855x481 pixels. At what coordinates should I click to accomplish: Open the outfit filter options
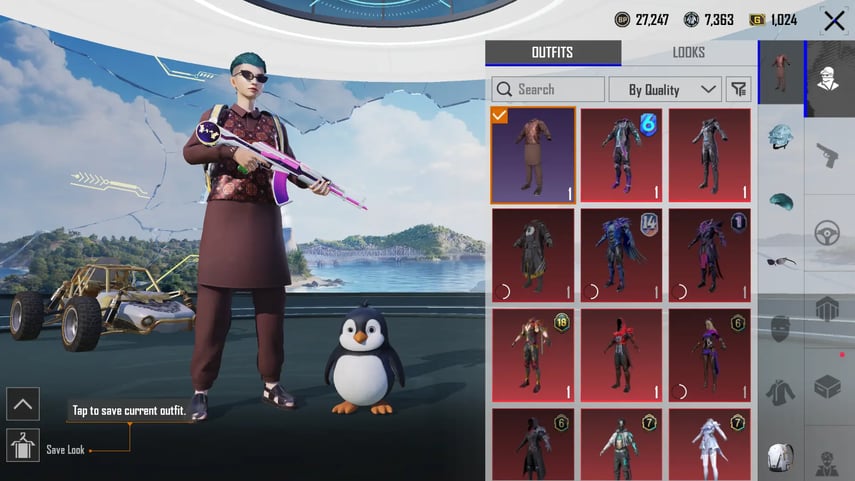(739, 89)
